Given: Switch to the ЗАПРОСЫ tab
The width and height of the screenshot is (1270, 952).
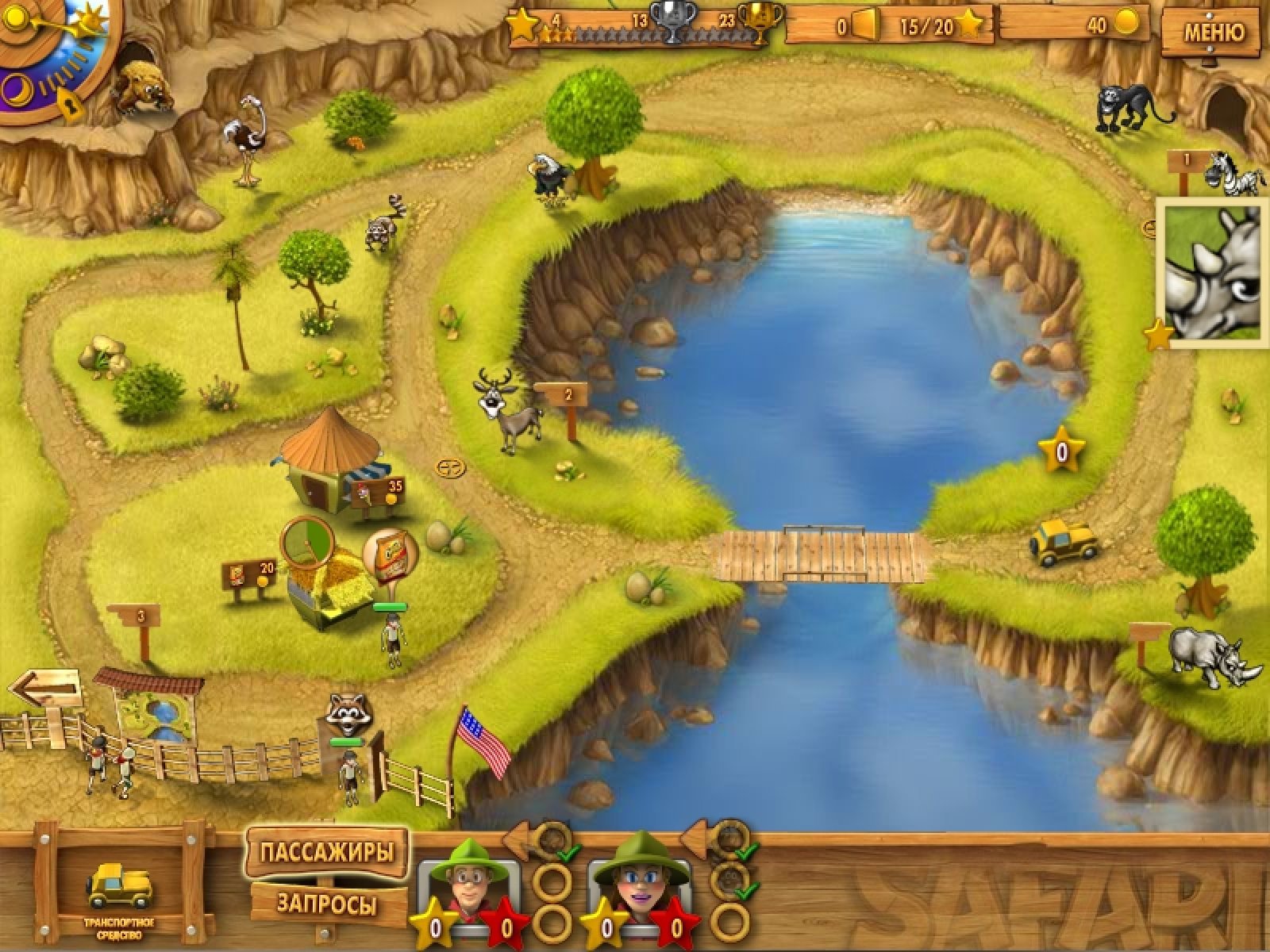Looking at the screenshot, I should (x=327, y=903).
